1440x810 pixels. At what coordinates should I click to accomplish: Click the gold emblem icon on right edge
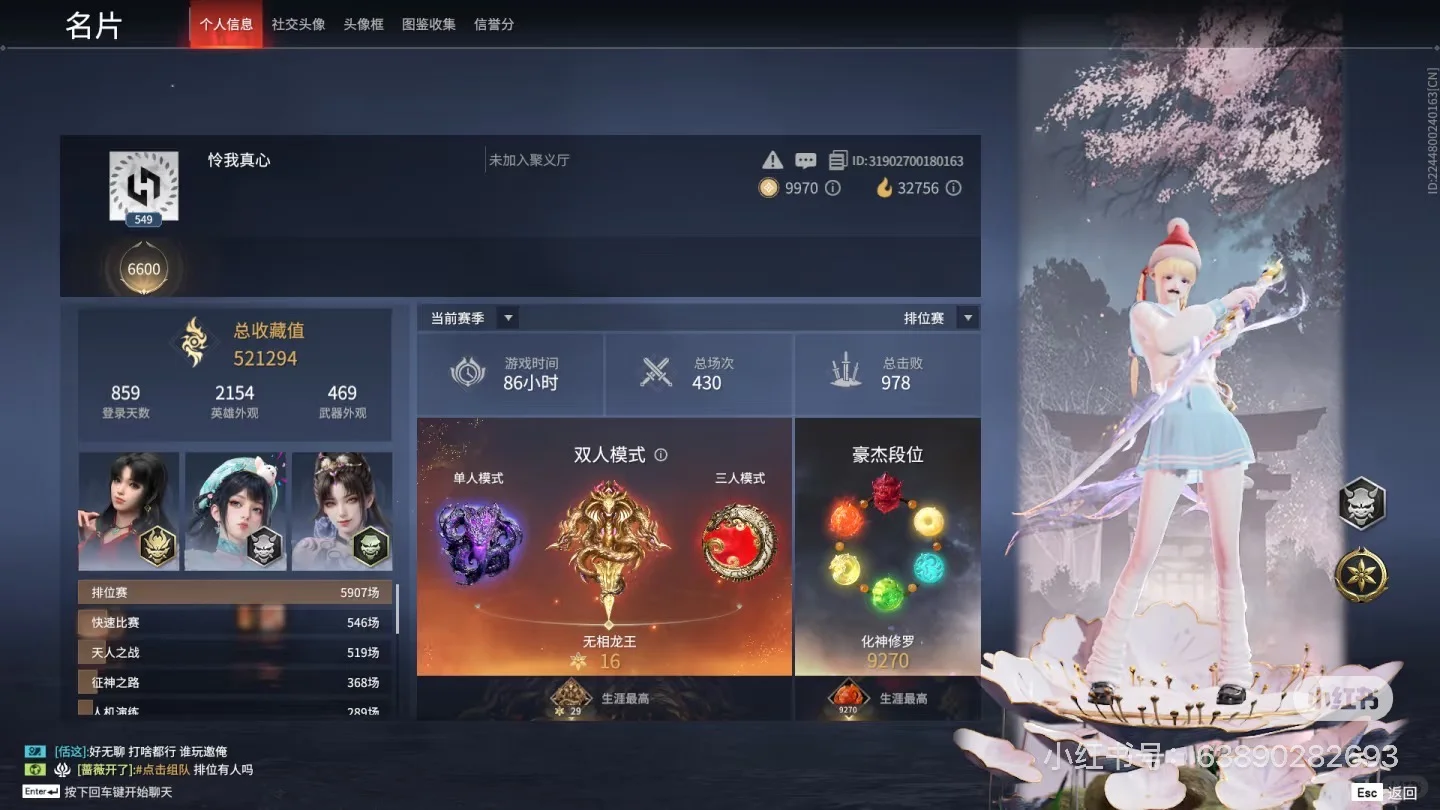(1361, 575)
